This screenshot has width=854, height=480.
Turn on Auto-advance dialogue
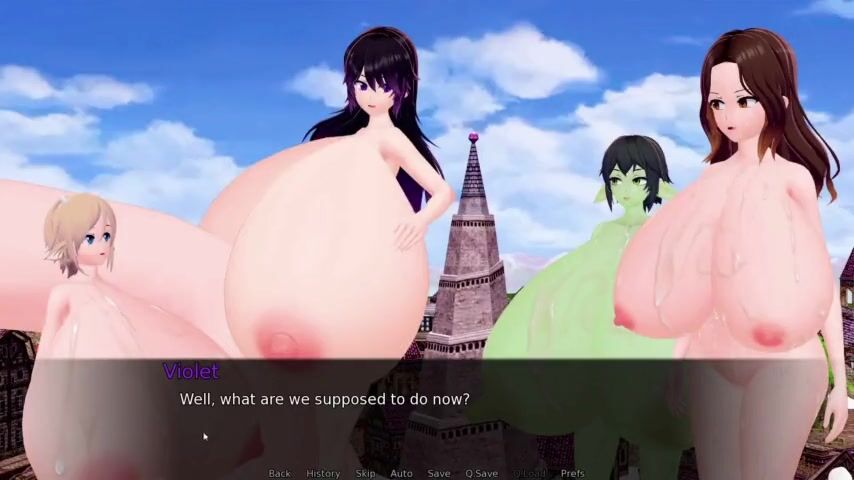pyautogui.click(x=401, y=473)
